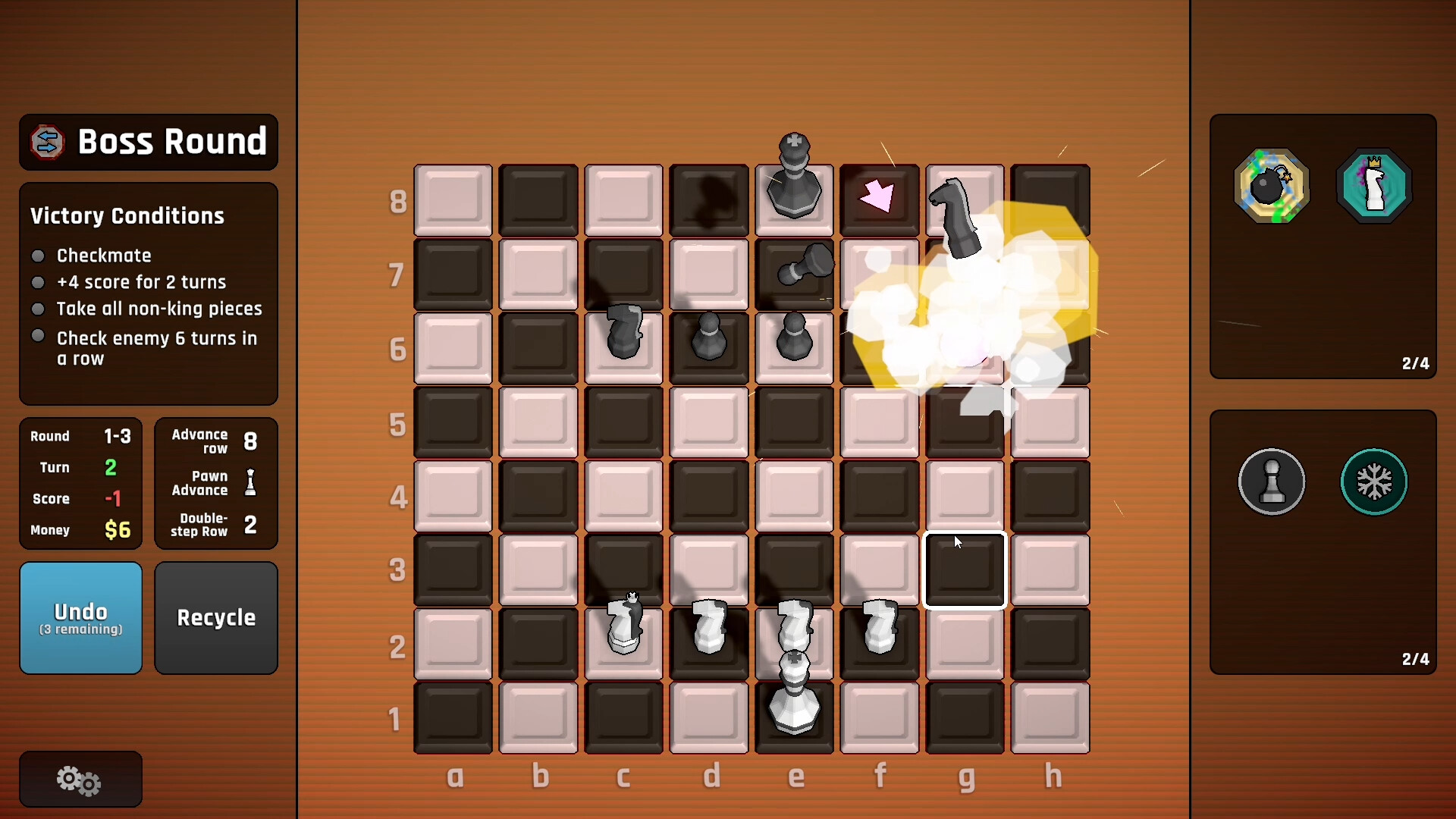Activate the crowned knight power-up
1456x819 pixels.
click(1374, 185)
